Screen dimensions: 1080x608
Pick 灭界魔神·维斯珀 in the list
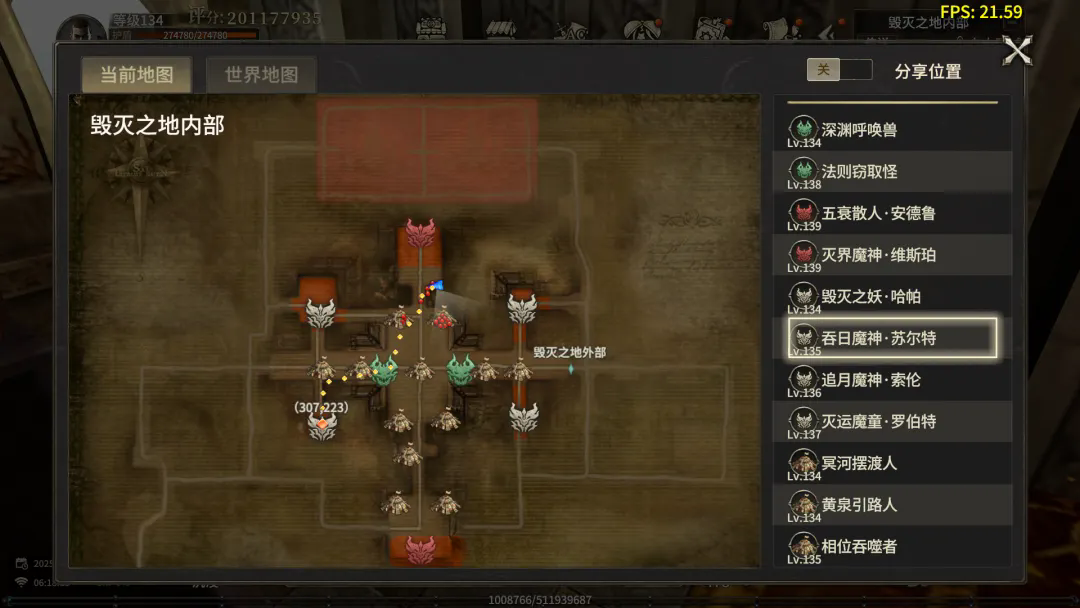pos(892,255)
